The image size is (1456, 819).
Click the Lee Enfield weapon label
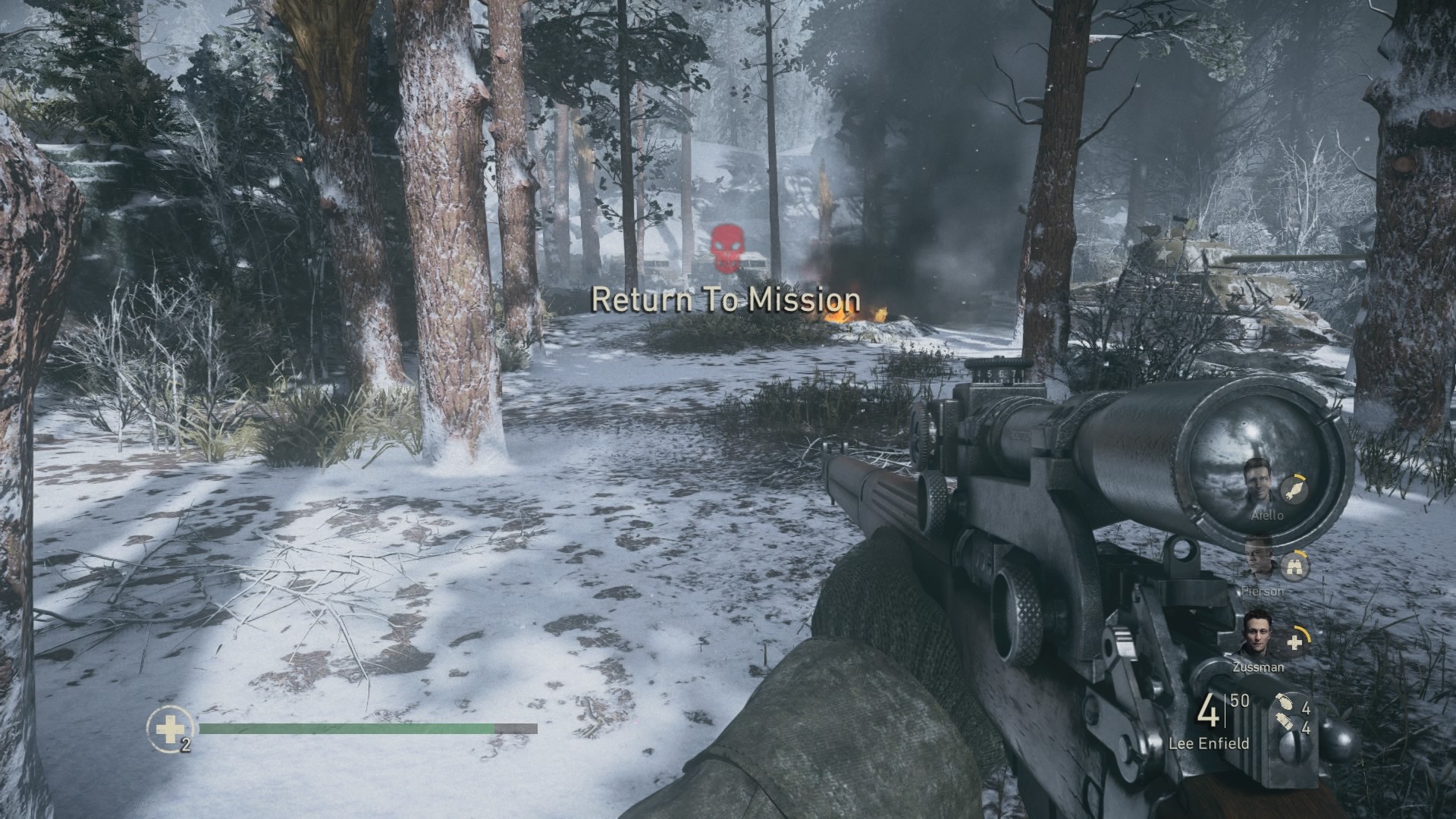1209,743
